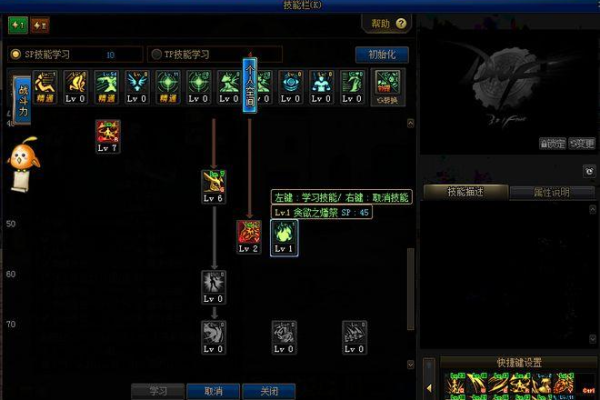Click the 锁定 lock button
This screenshot has width=600, height=400.
[x=552, y=143]
